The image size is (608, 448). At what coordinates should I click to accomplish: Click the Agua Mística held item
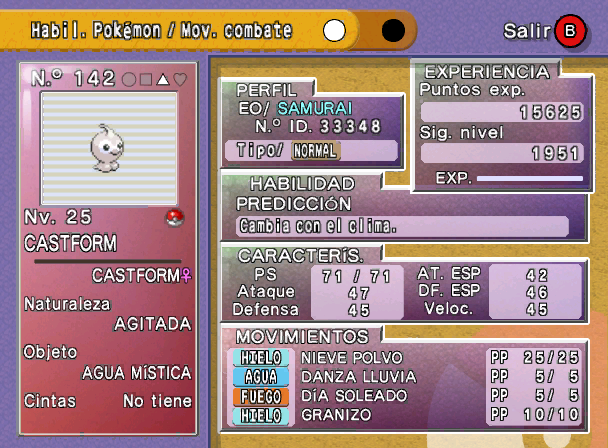(x=136, y=373)
